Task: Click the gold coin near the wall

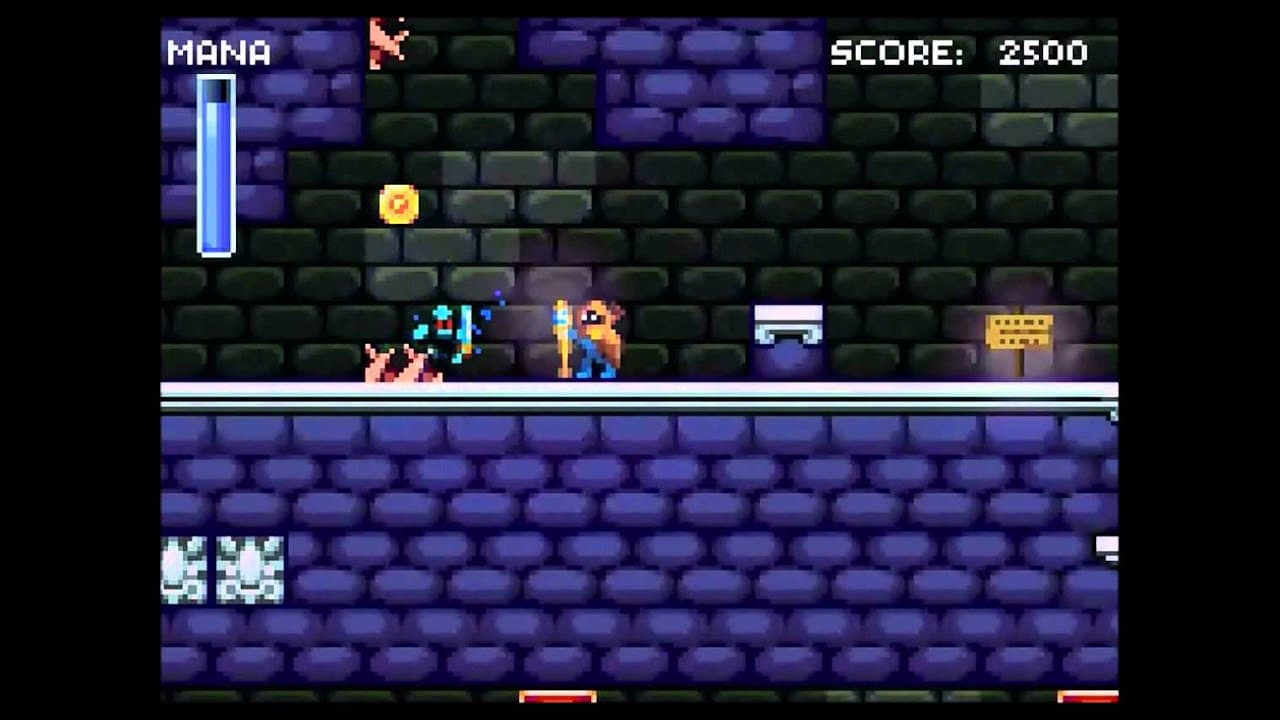Action: click(400, 204)
